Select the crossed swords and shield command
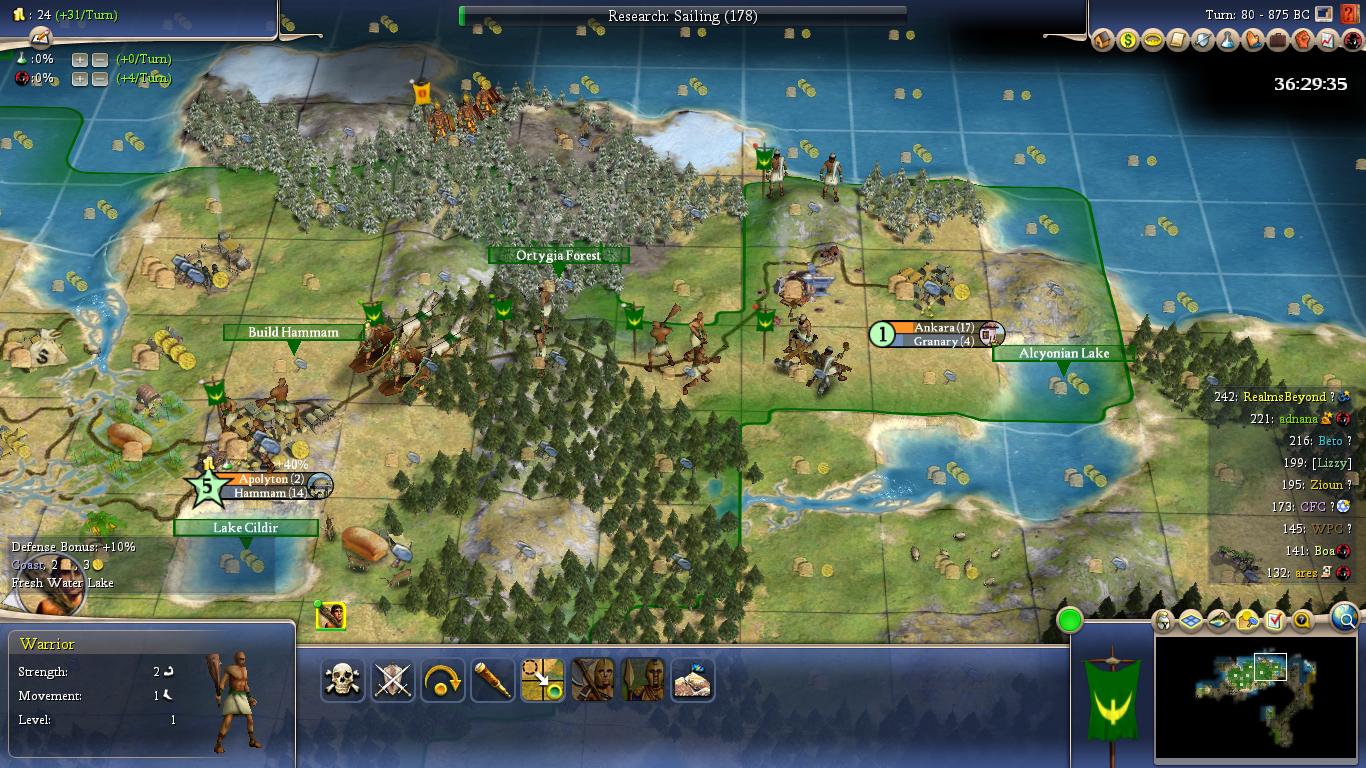The height and width of the screenshot is (768, 1366). 393,681
